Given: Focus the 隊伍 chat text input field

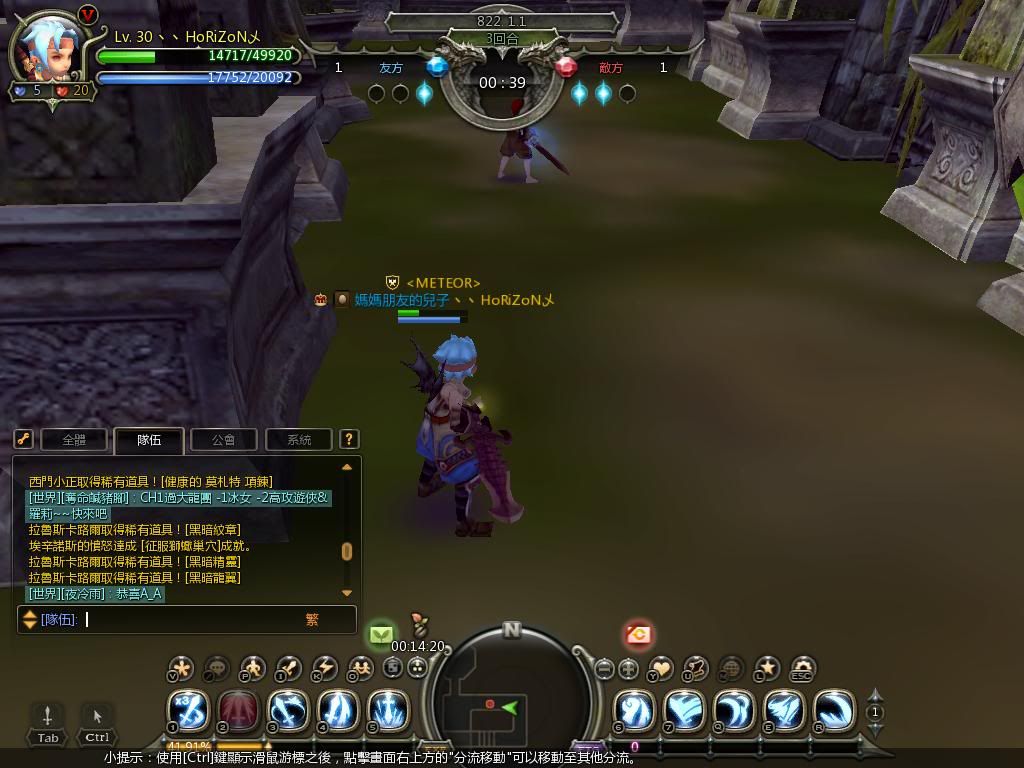Looking at the screenshot, I should pos(190,620).
